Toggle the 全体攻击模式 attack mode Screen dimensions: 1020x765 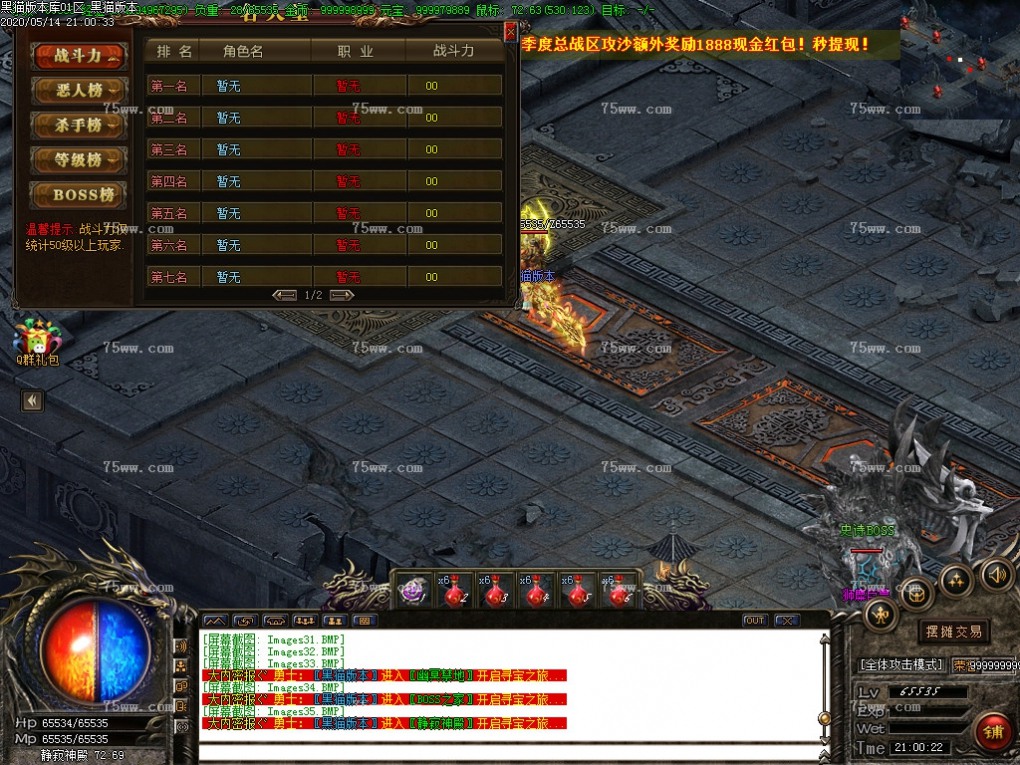tap(901, 665)
